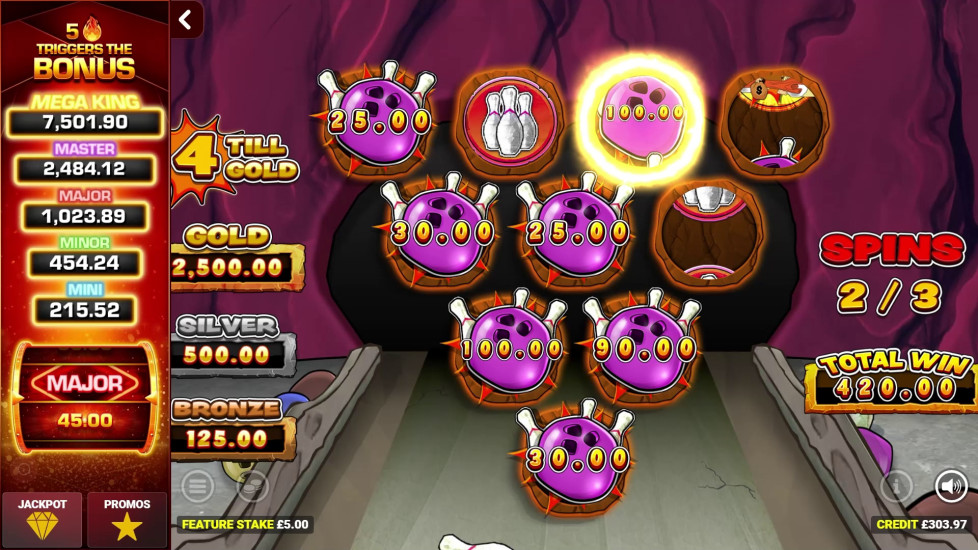Open the Jackpot tab
The image size is (978, 550).
[42, 519]
